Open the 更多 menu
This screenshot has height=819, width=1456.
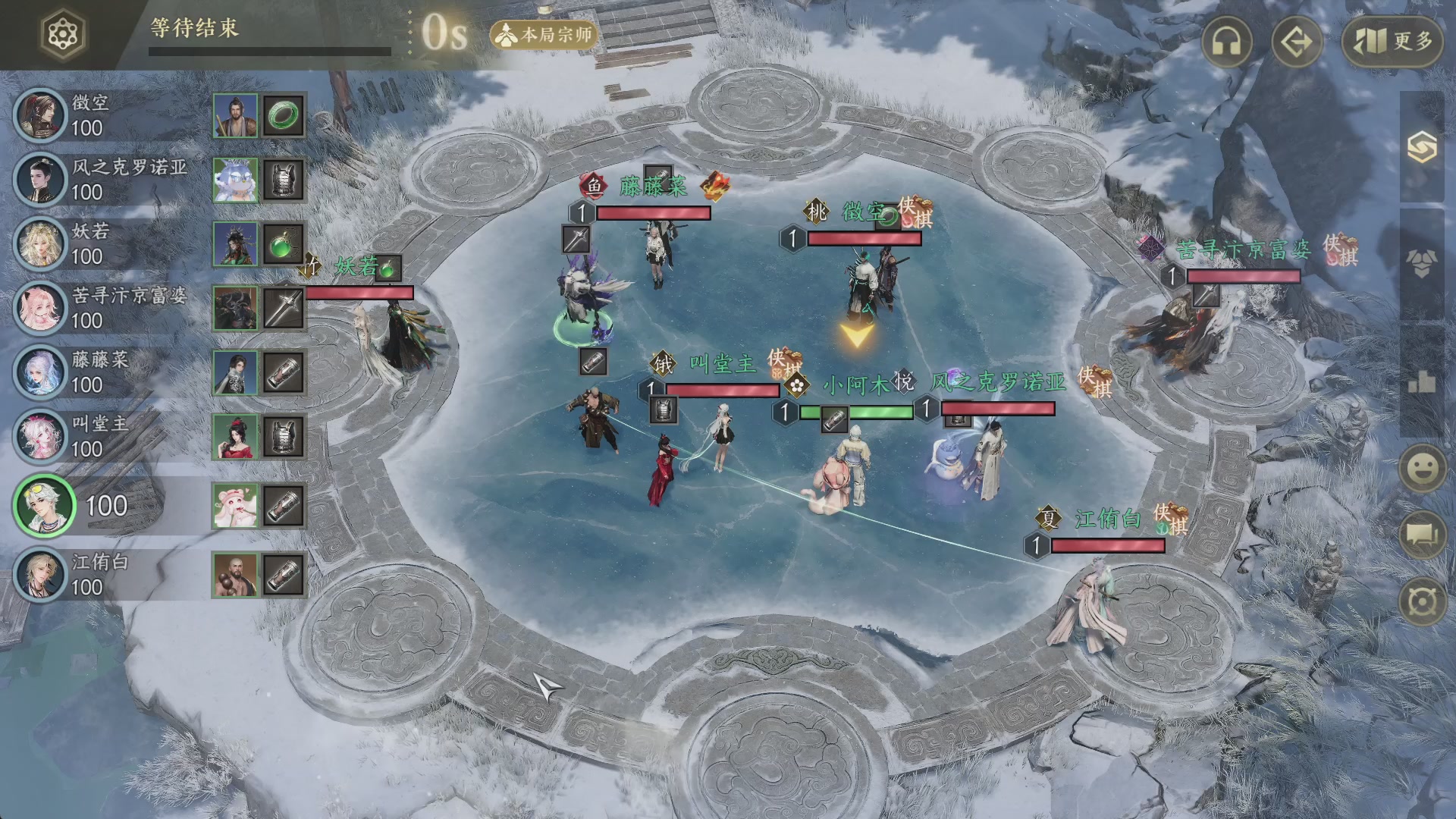1392,42
